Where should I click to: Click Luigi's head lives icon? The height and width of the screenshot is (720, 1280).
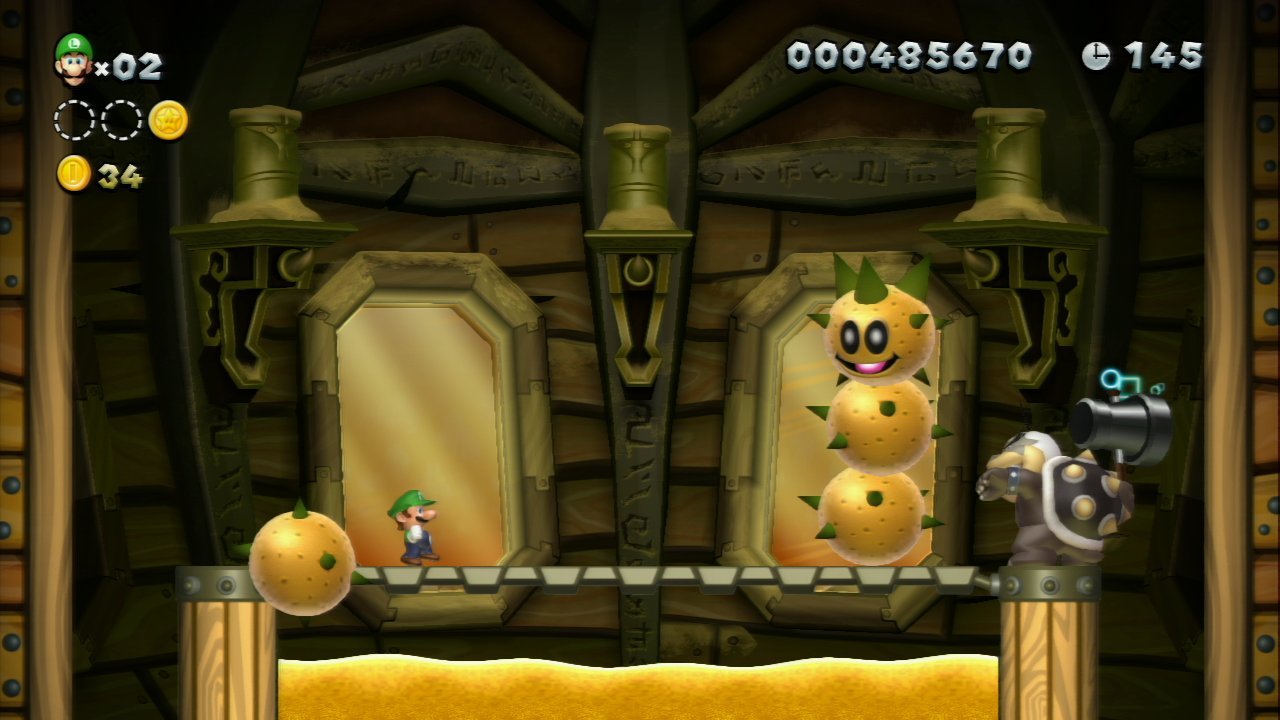[73, 59]
